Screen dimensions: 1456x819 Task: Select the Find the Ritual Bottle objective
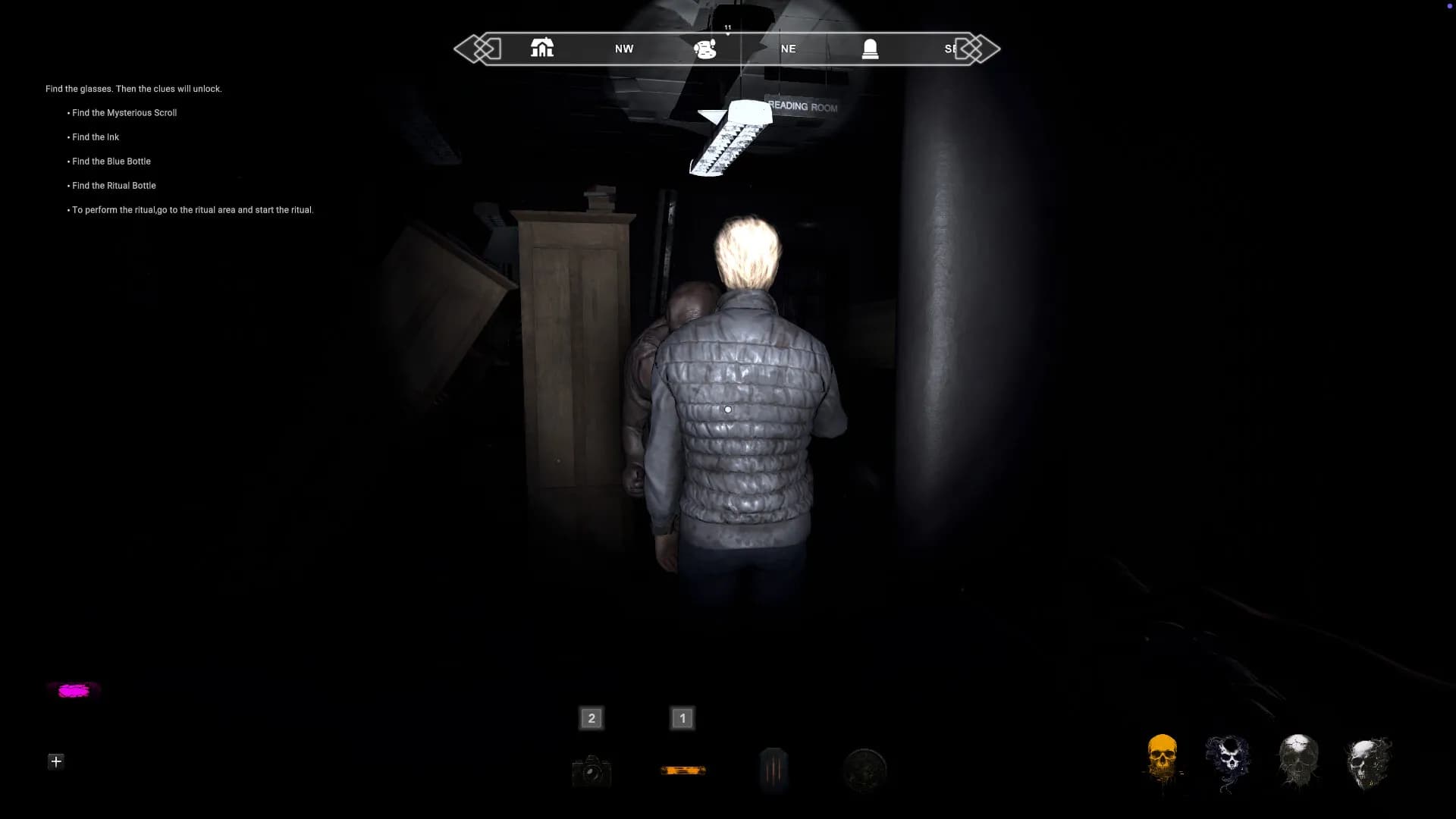pos(114,185)
